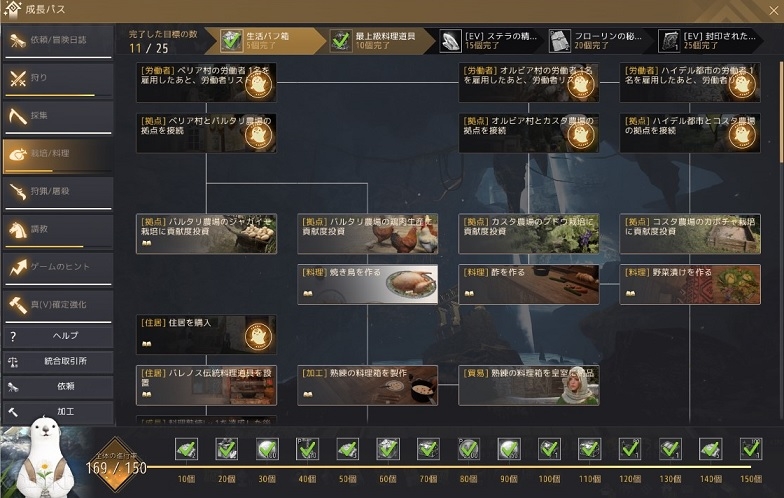Open the 真(V)確定強化 category
This screenshot has height=498, width=784.
(56, 305)
